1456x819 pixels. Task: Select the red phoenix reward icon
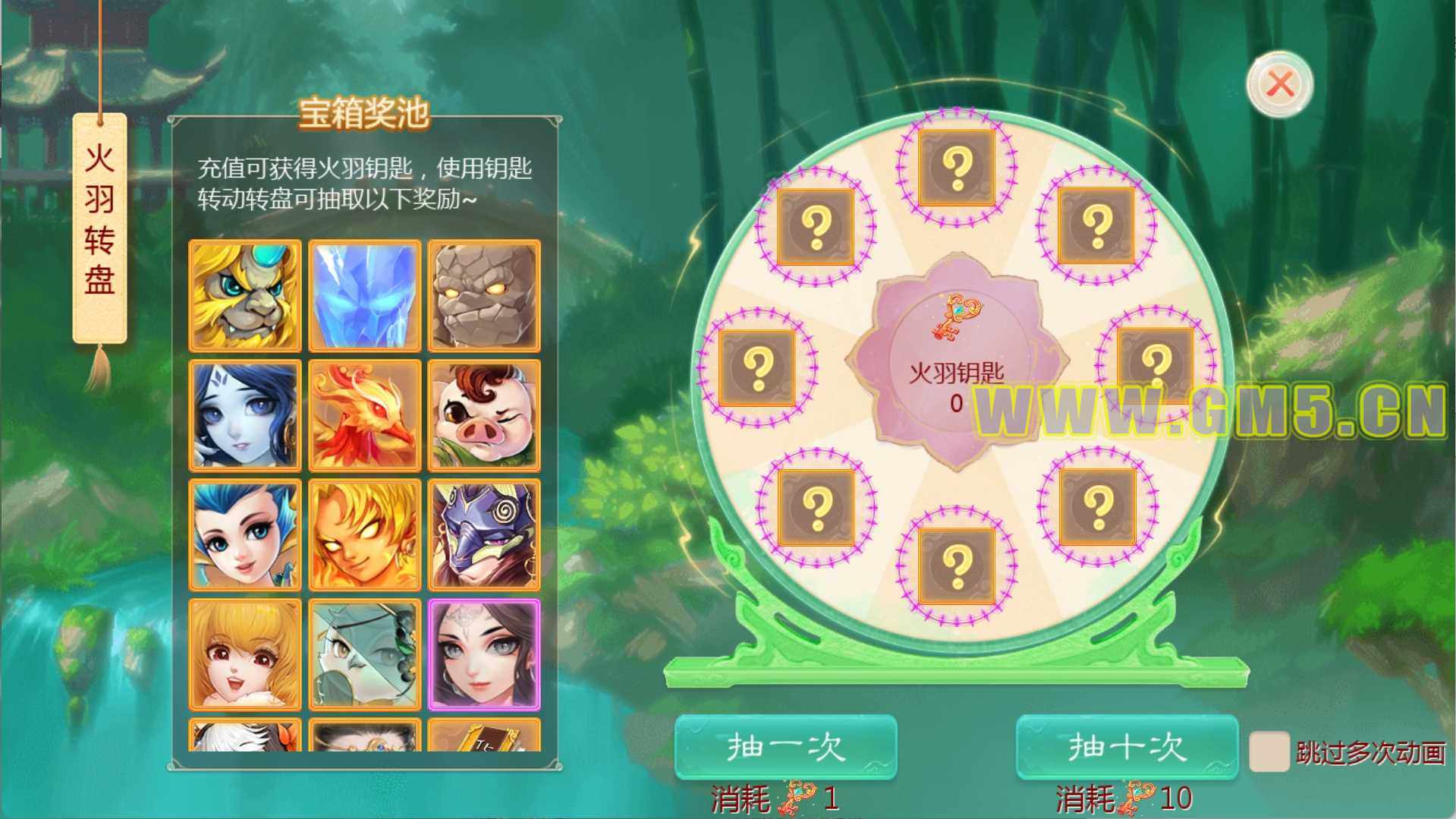tap(365, 415)
